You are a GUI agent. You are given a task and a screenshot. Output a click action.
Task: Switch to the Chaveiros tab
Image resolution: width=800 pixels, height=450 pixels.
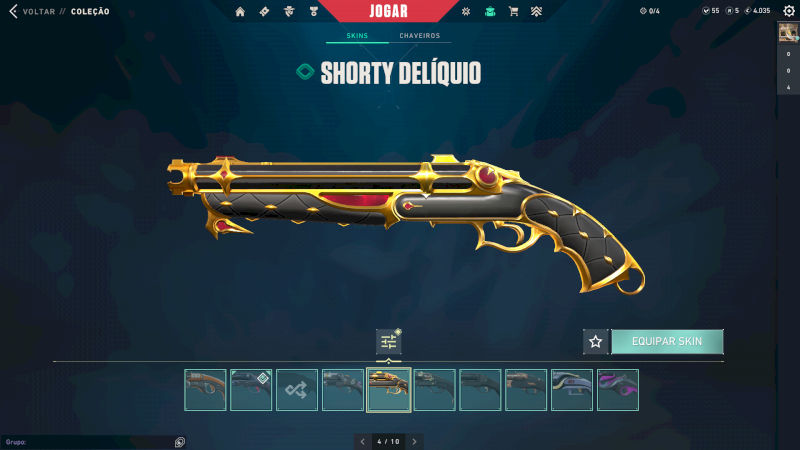click(x=419, y=36)
